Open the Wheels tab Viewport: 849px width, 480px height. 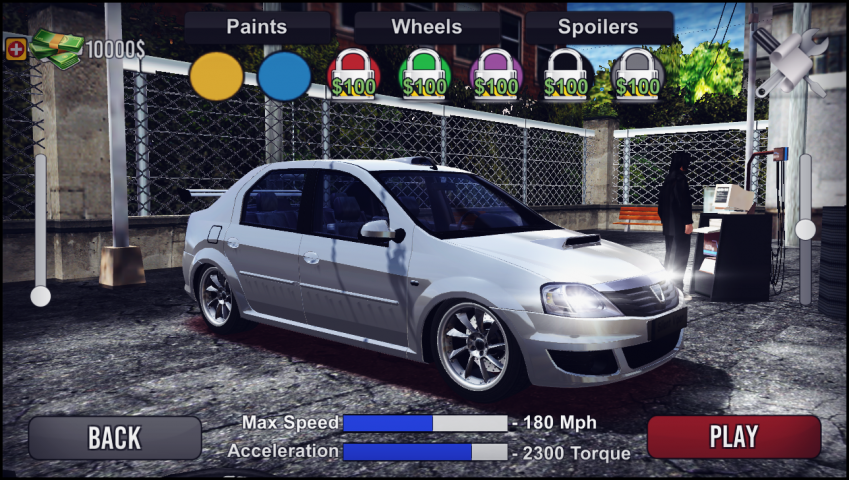pos(427,27)
